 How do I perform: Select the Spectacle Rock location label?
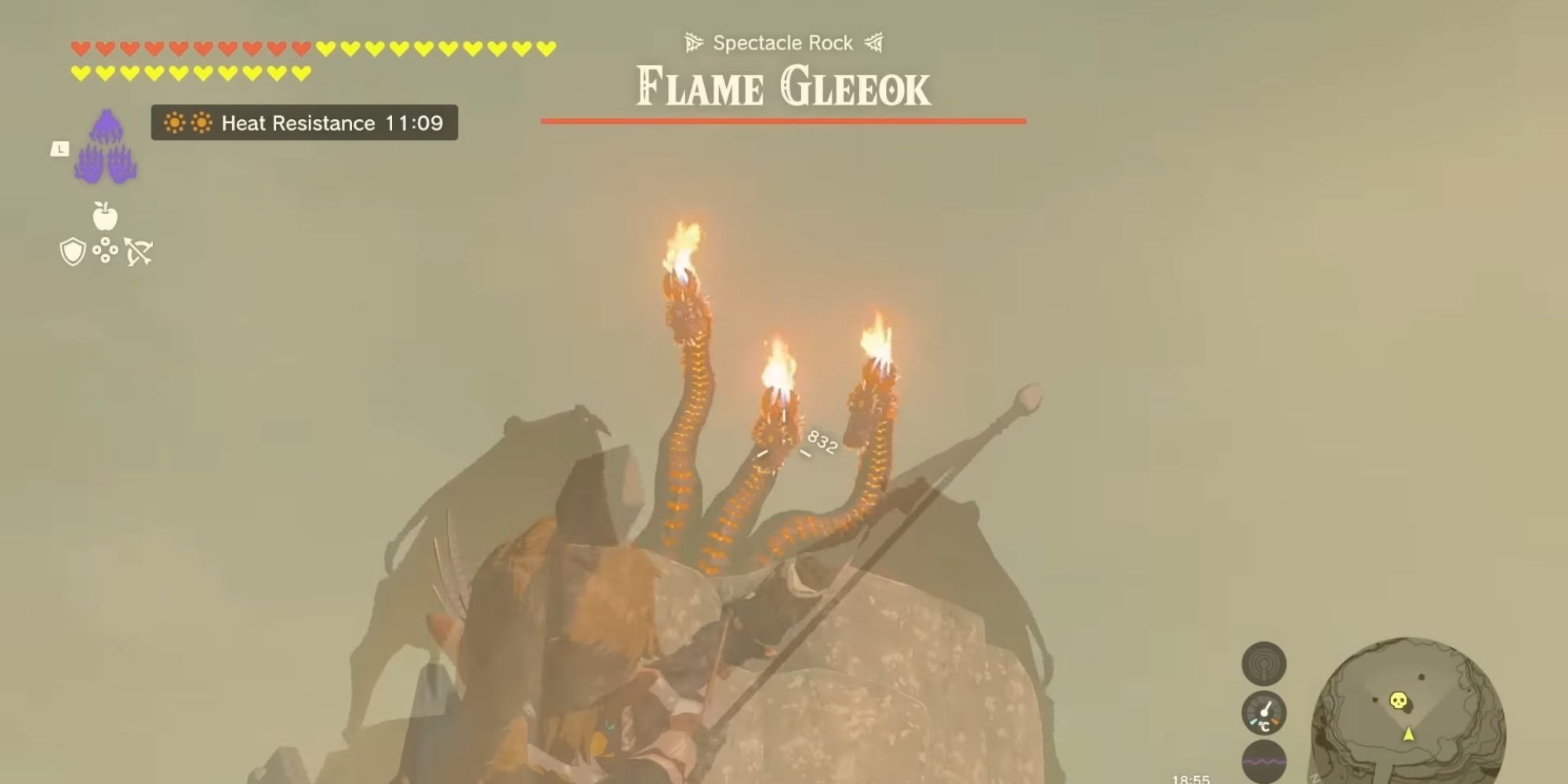[782, 42]
